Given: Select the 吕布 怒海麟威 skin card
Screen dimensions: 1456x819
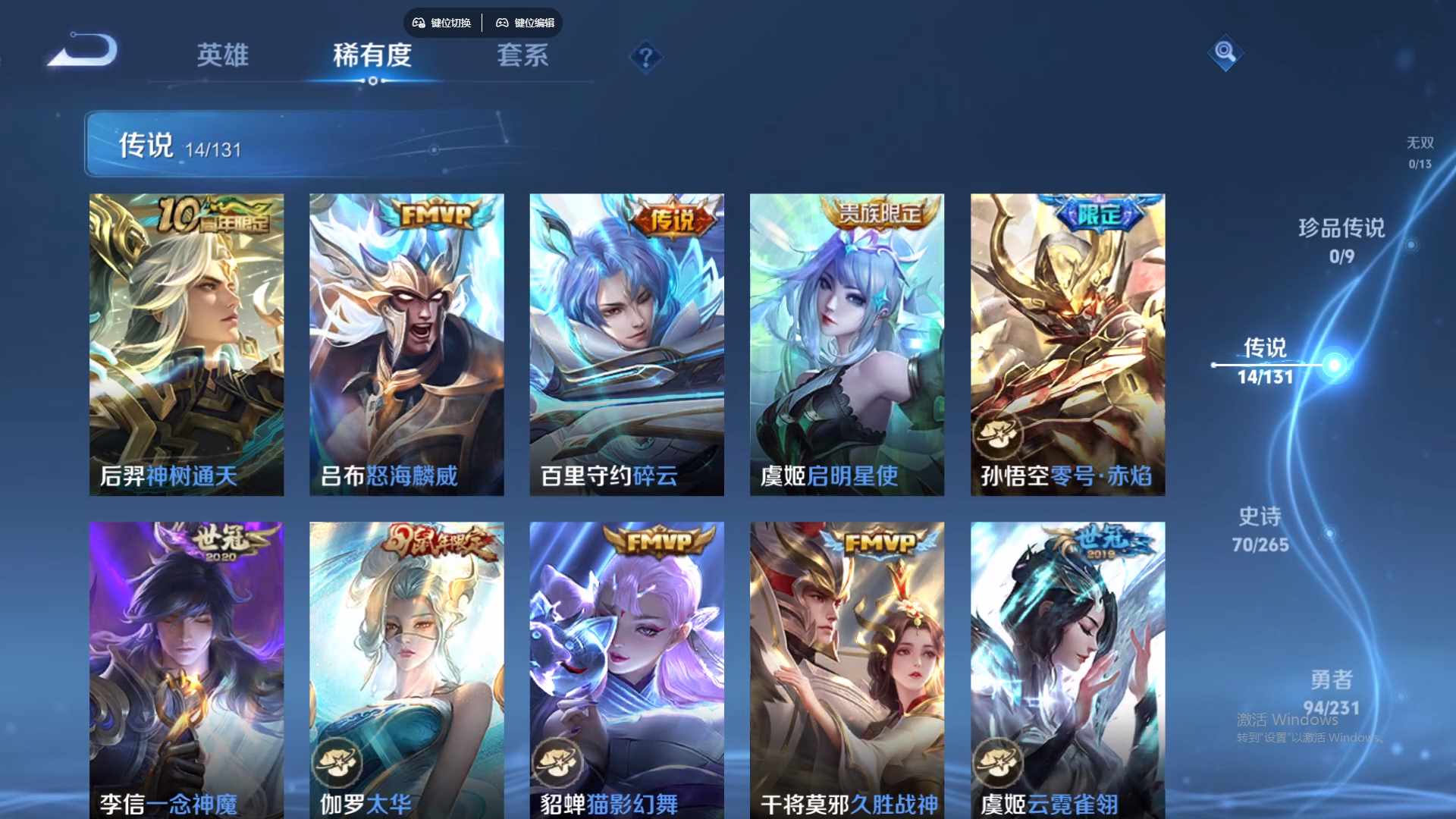Looking at the screenshot, I should 406,344.
